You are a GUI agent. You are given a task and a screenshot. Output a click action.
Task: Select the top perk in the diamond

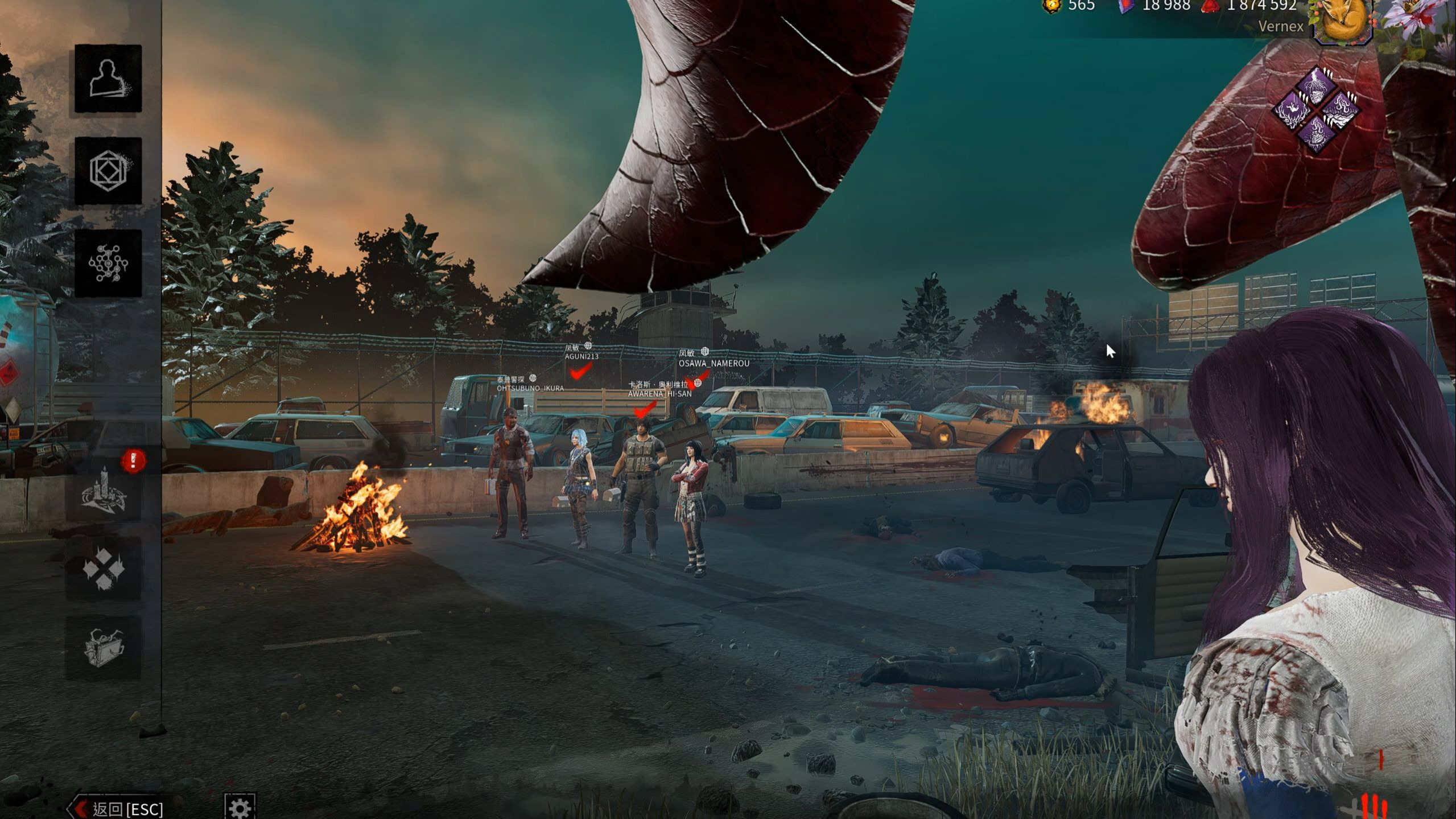click(1316, 87)
